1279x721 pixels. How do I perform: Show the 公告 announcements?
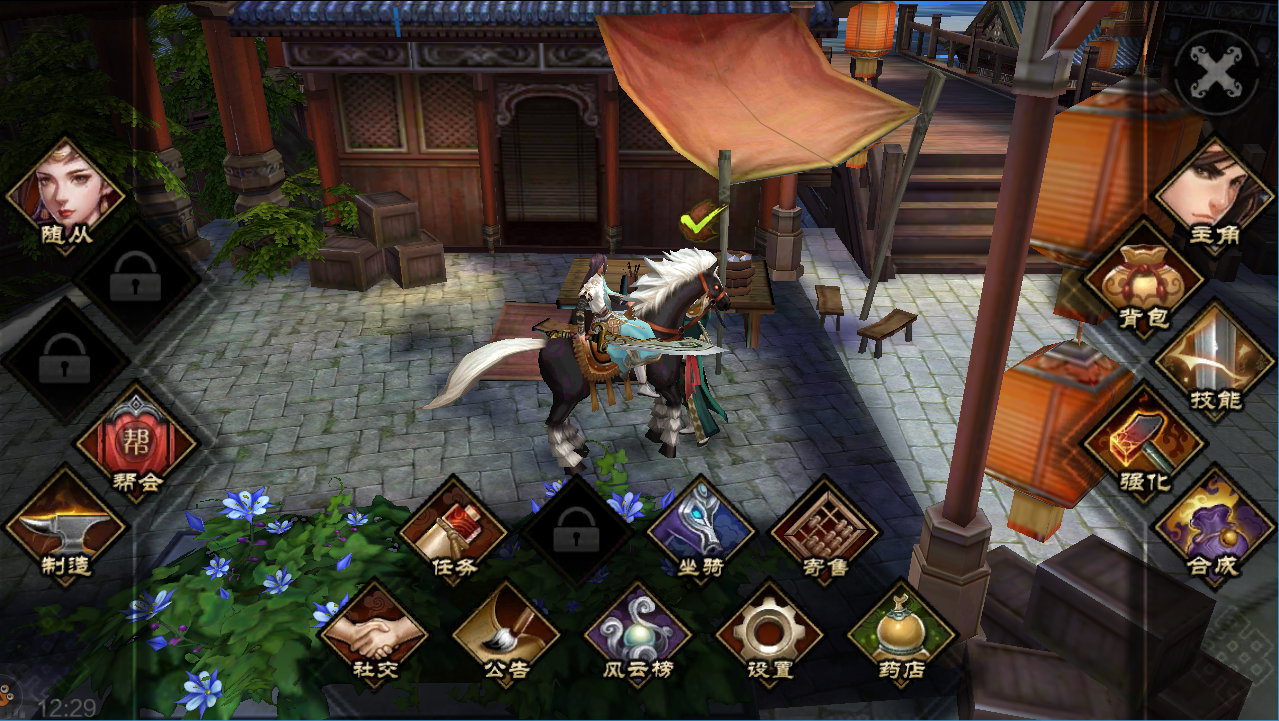click(x=506, y=633)
